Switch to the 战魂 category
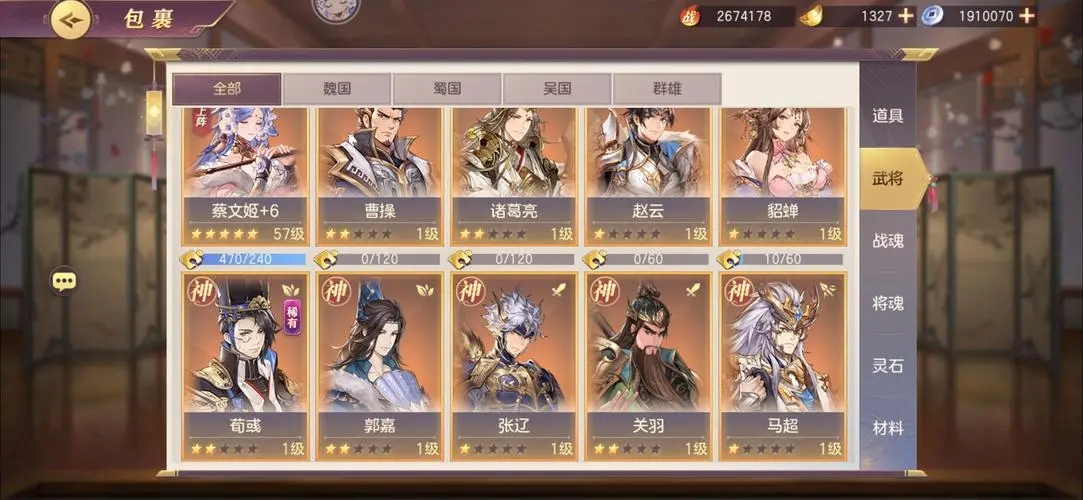 (x=888, y=241)
